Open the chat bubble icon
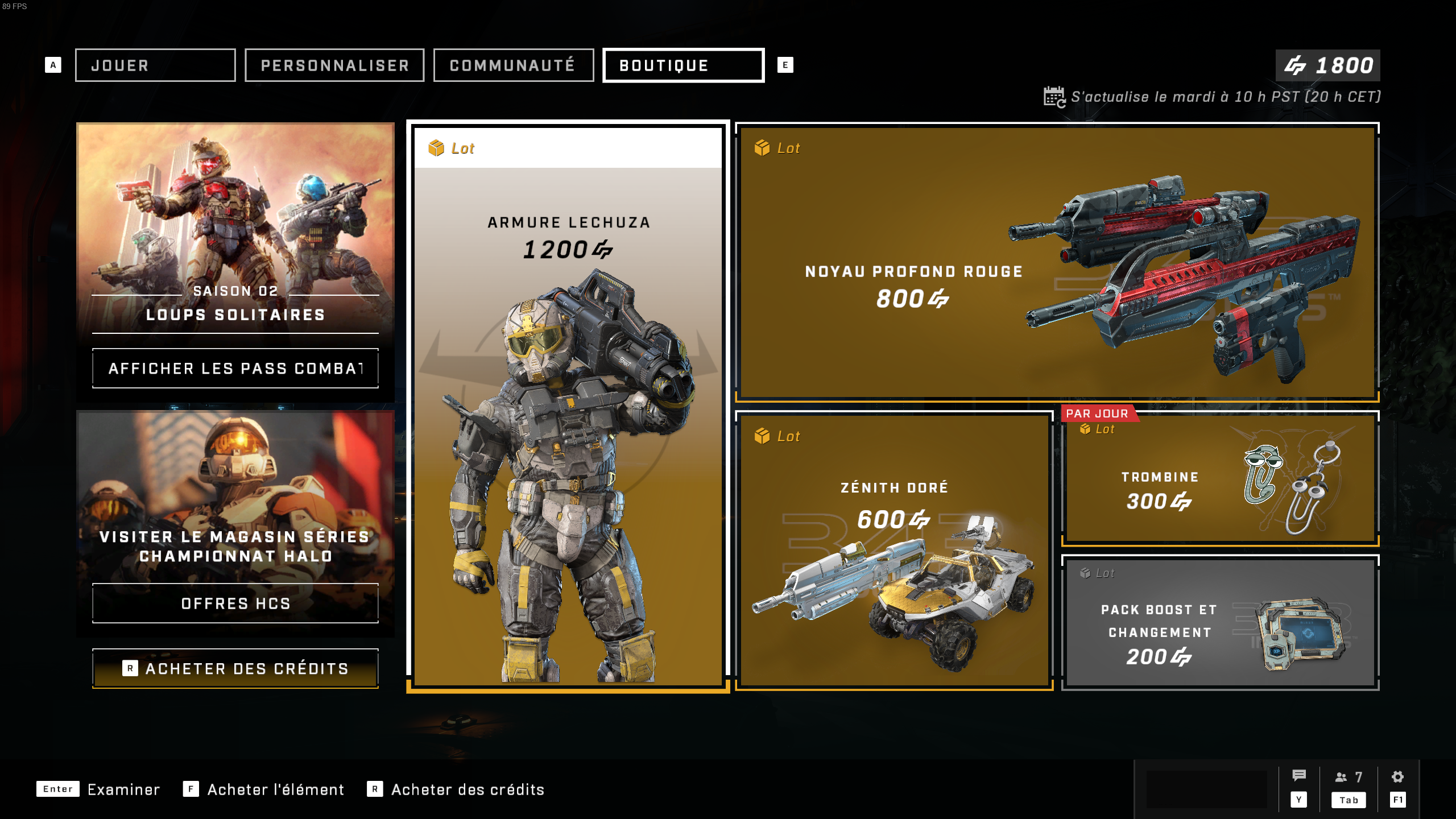This screenshot has width=1456, height=819. pyautogui.click(x=1298, y=776)
